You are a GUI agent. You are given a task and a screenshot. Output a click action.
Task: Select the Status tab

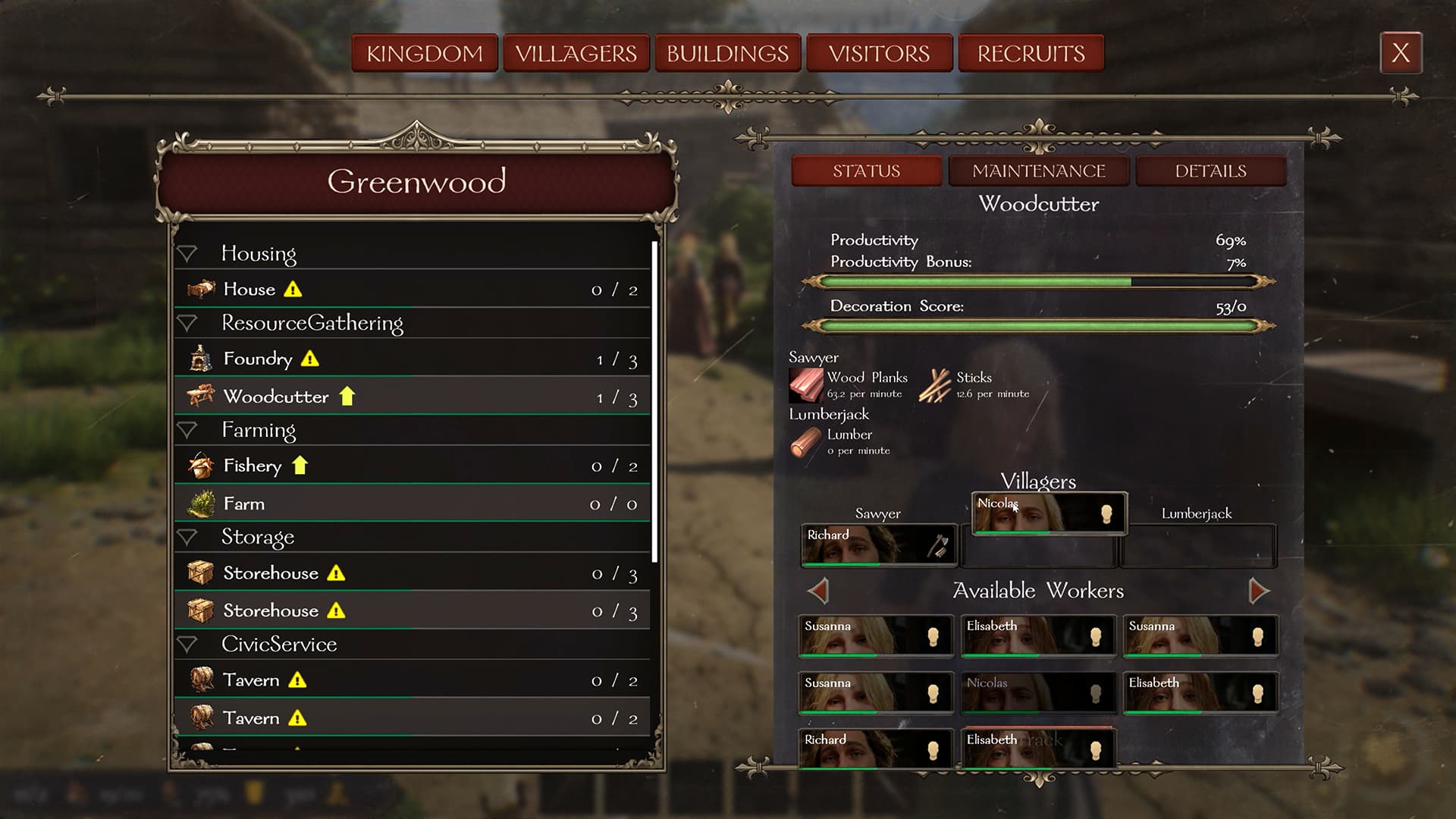coord(866,171)
